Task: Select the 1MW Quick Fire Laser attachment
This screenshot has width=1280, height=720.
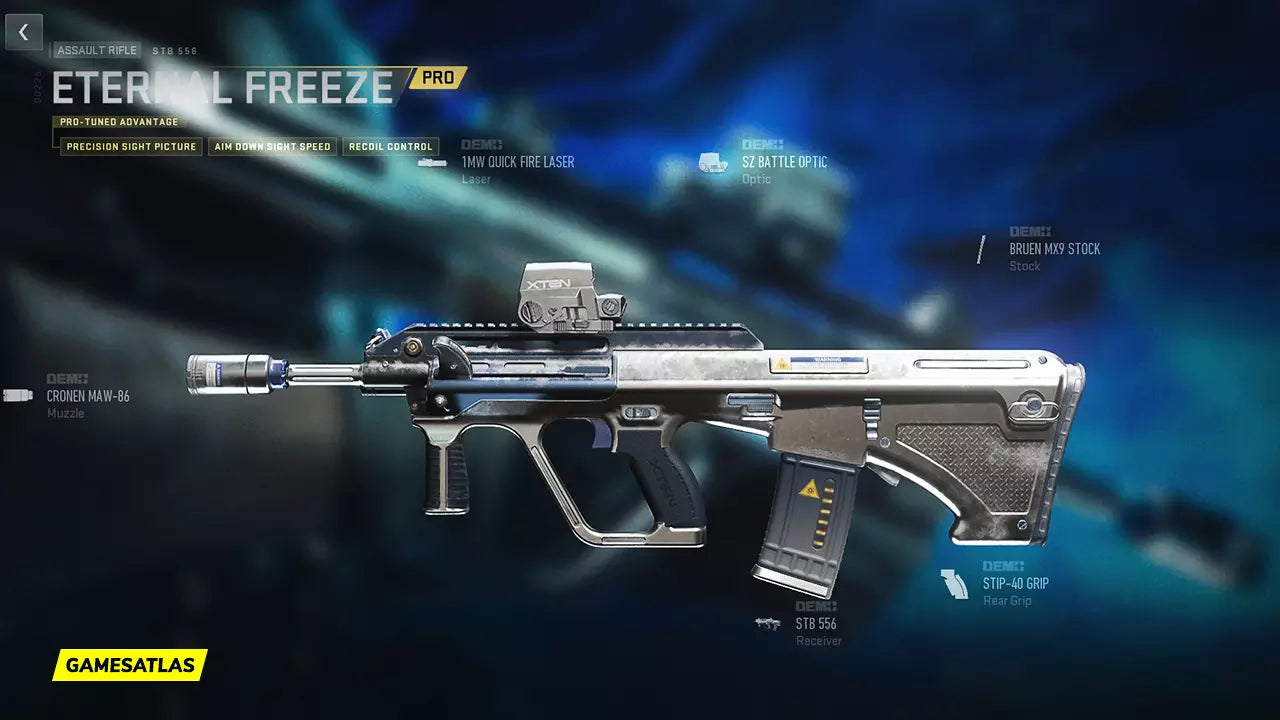Action: pyautogui.click(x=517, y=162)
